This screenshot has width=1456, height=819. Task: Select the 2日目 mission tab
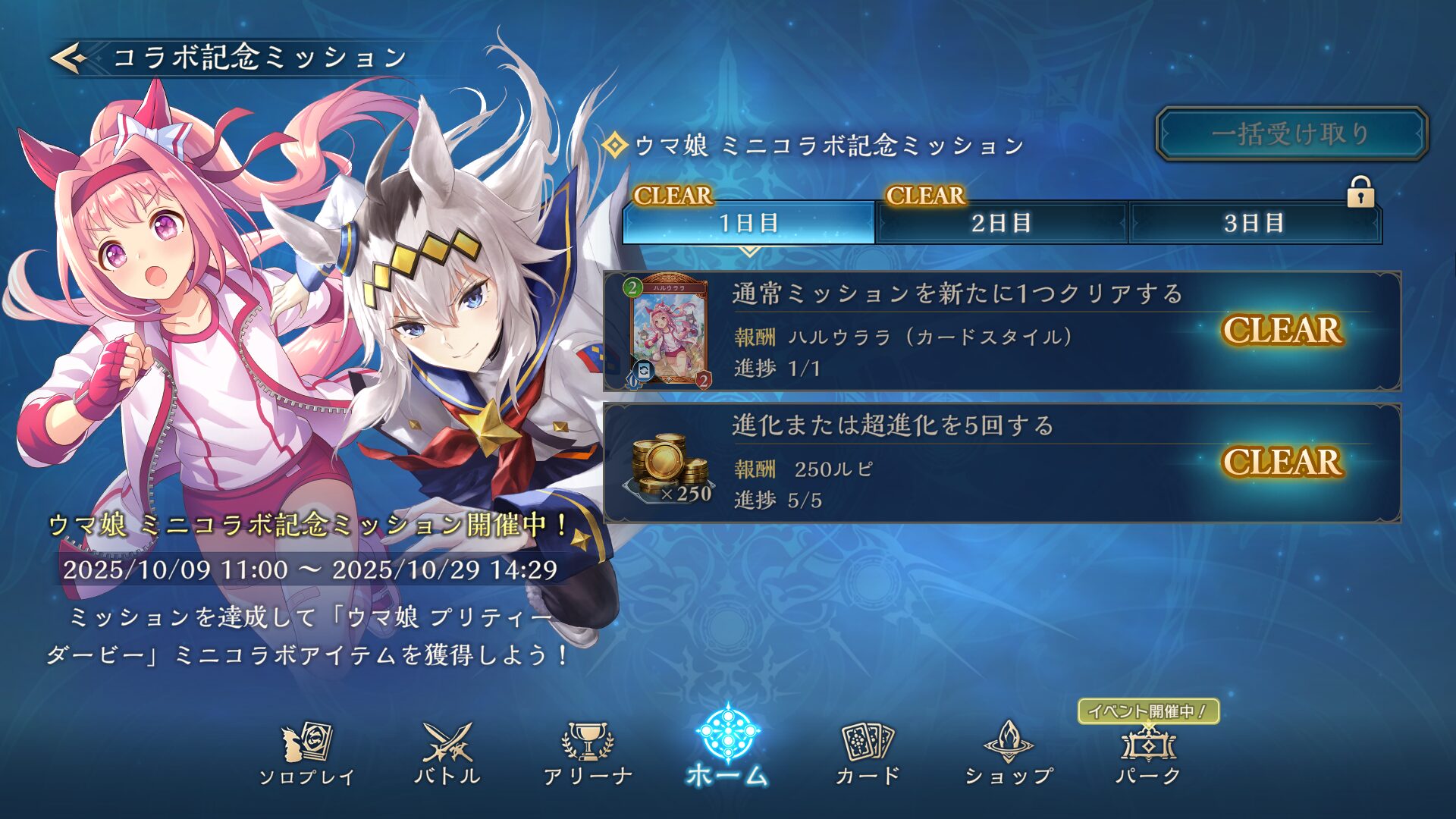tap(1001, 223)
